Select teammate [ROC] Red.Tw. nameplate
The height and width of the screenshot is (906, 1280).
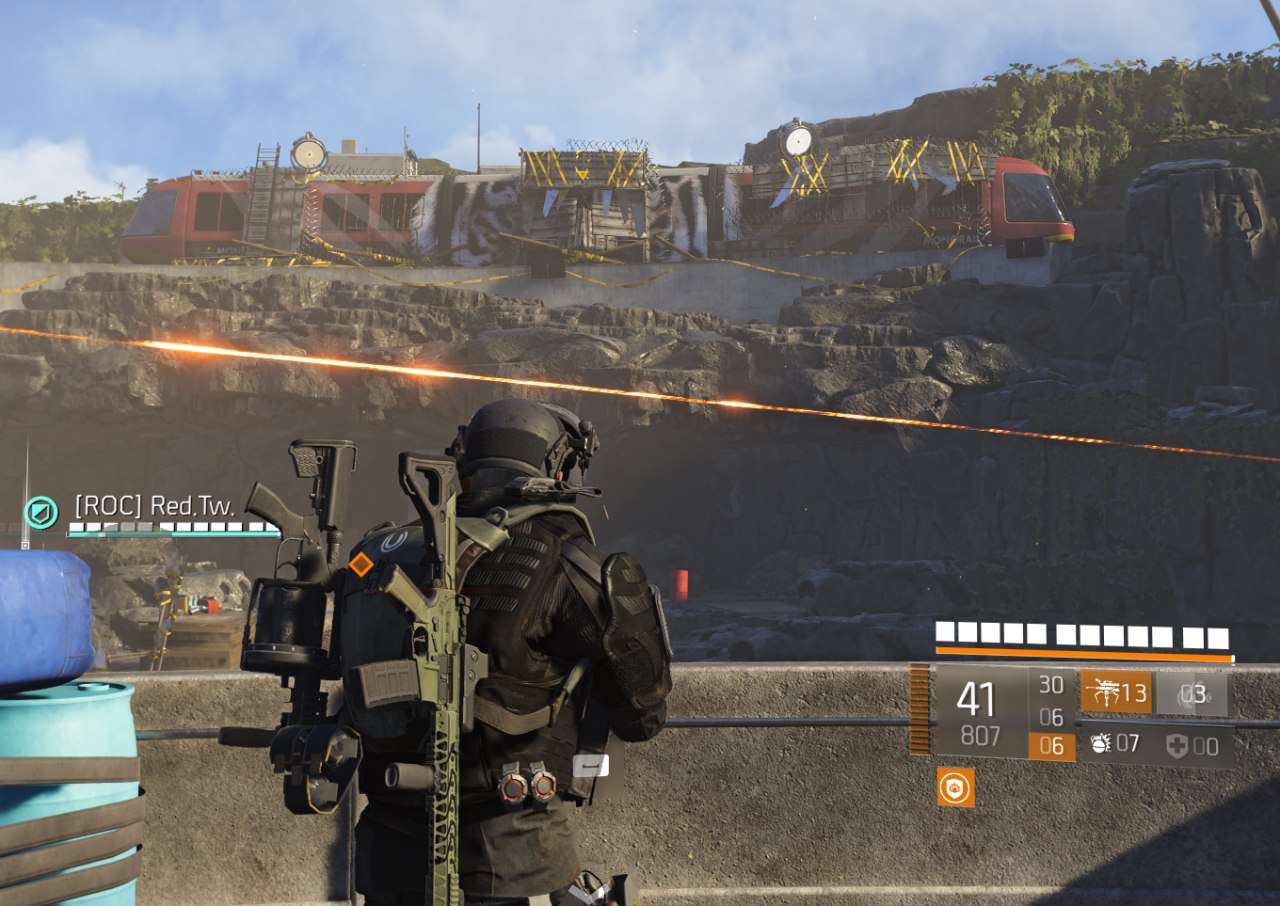pos(155,506)
